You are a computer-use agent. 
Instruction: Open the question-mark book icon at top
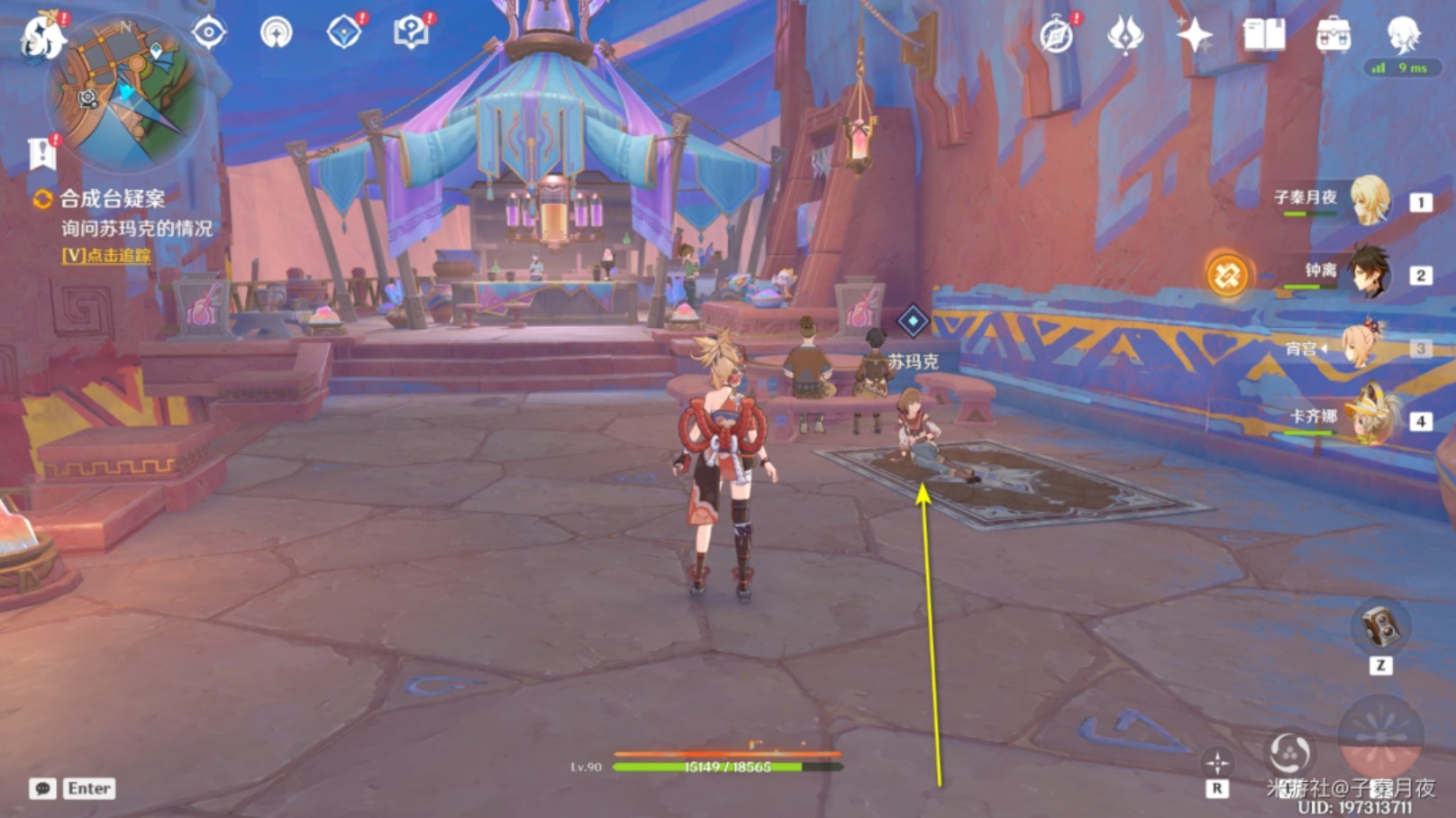coord(411,33)
